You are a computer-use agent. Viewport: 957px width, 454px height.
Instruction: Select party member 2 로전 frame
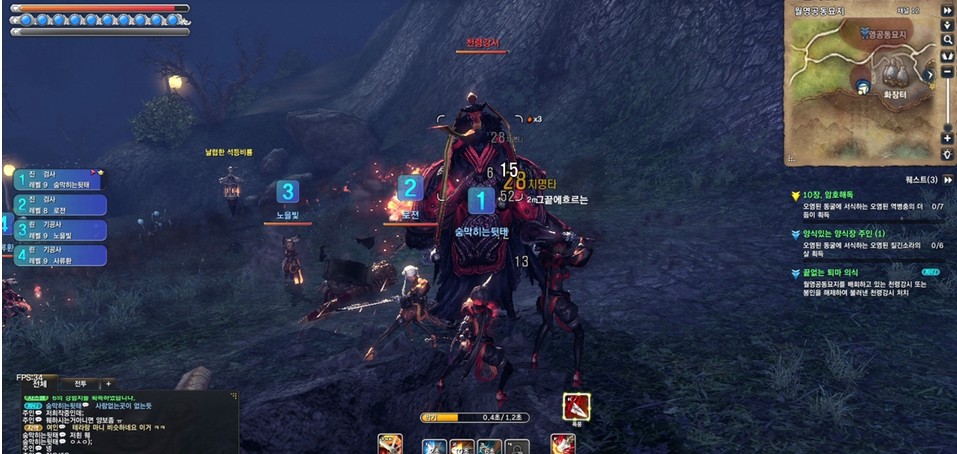tap(60, 205)
